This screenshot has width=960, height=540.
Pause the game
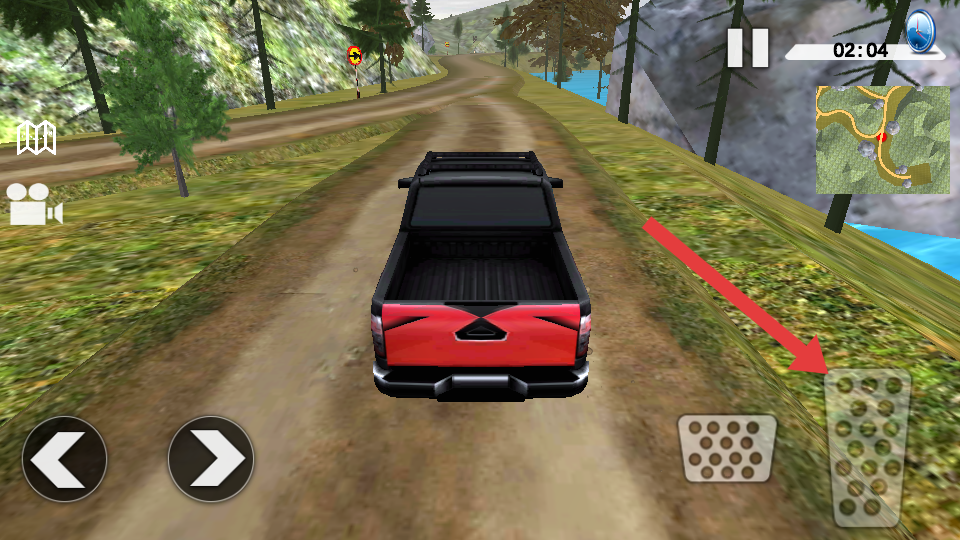[x=747, y=48]
